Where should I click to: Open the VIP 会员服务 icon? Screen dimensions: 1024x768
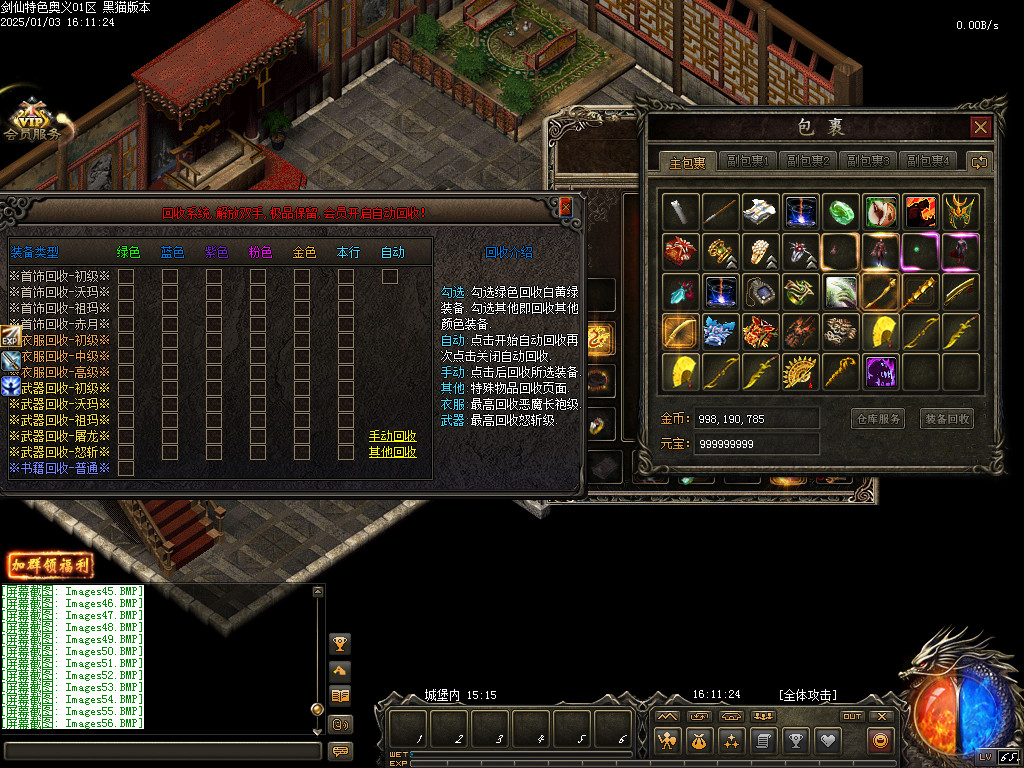pyautogui.click(x=33, y=119)
